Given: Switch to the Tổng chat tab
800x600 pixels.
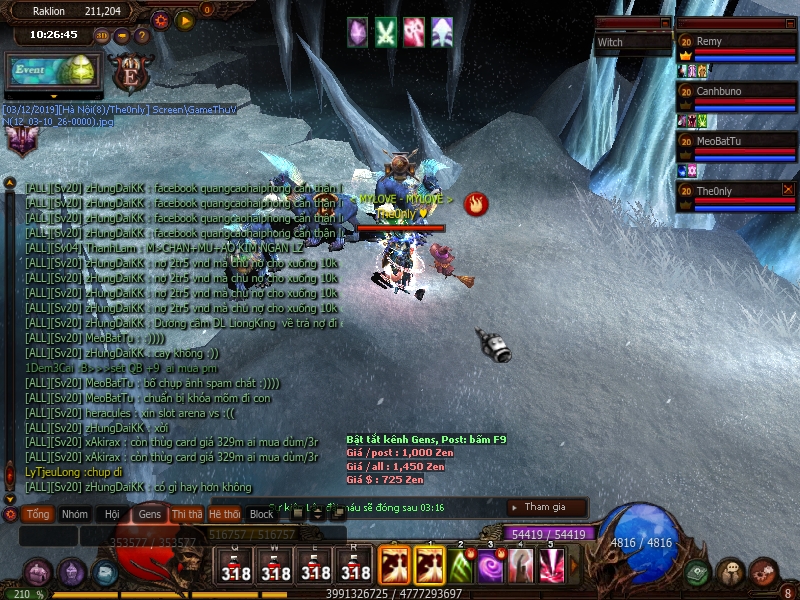Looking at the screenshot, I should pos(38,514).
